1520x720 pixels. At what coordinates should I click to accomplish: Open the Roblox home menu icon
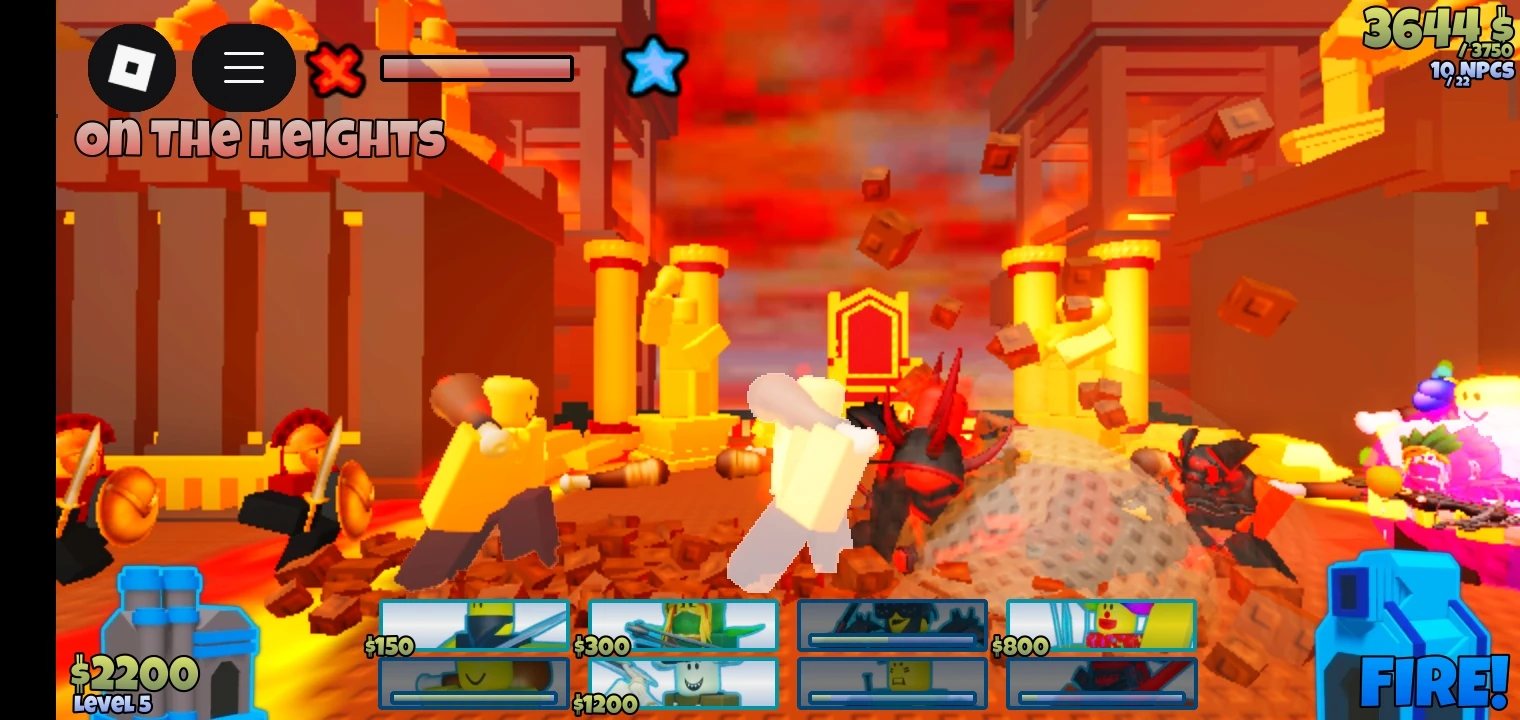click(133, 67)
